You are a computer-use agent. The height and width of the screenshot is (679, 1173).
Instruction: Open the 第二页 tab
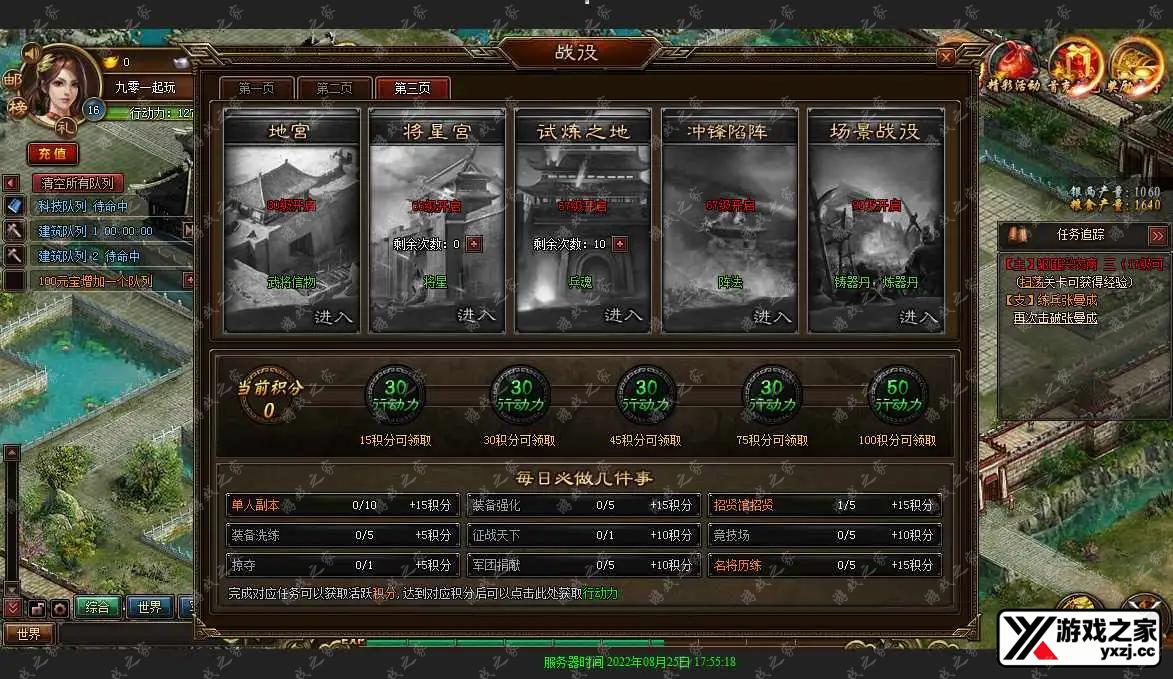(x=334, y=88)
